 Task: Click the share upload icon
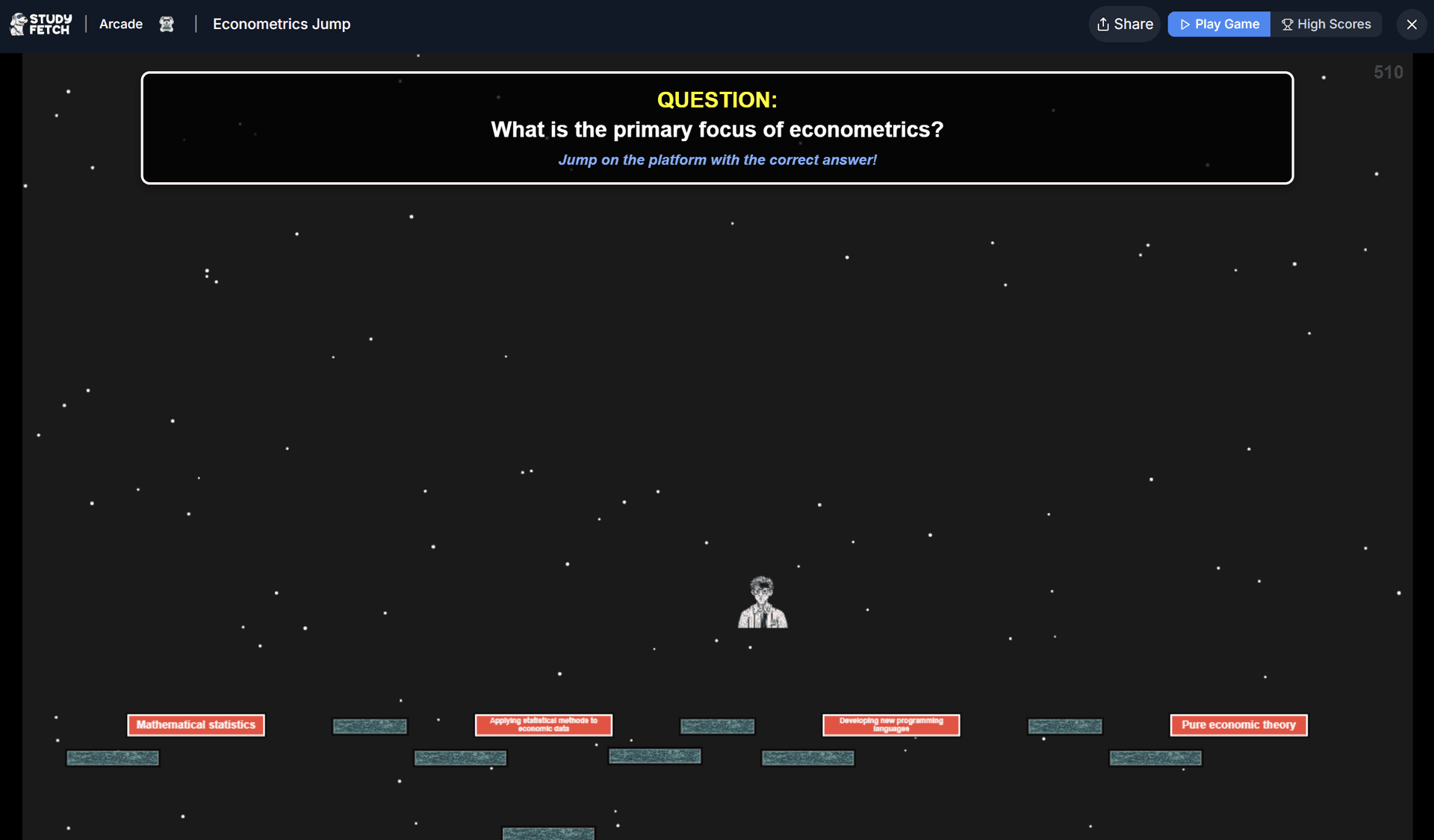click(x=1104, y=24)
